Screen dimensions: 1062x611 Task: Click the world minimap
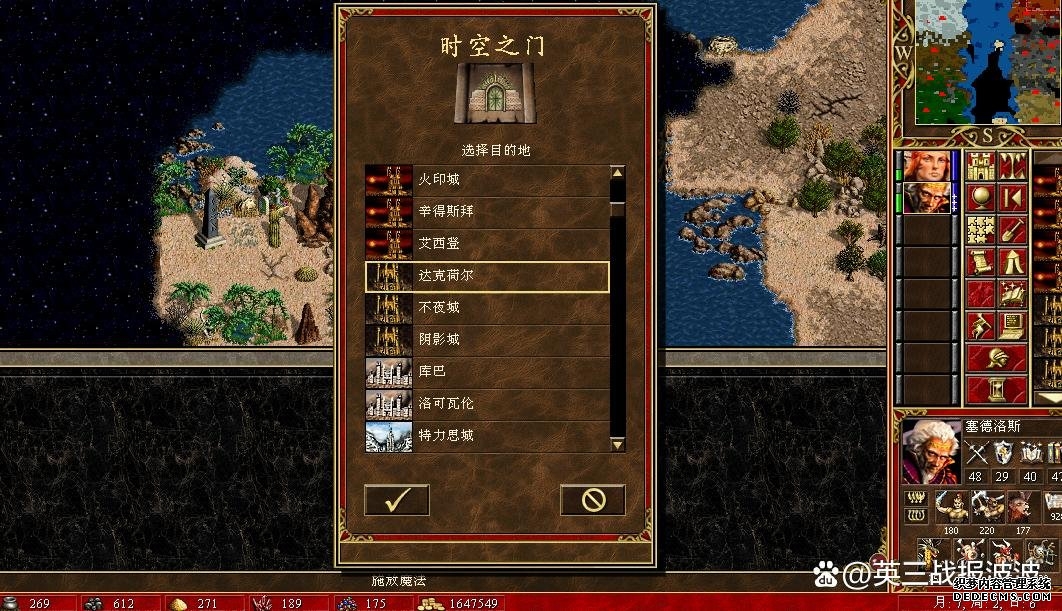(975, 62)
